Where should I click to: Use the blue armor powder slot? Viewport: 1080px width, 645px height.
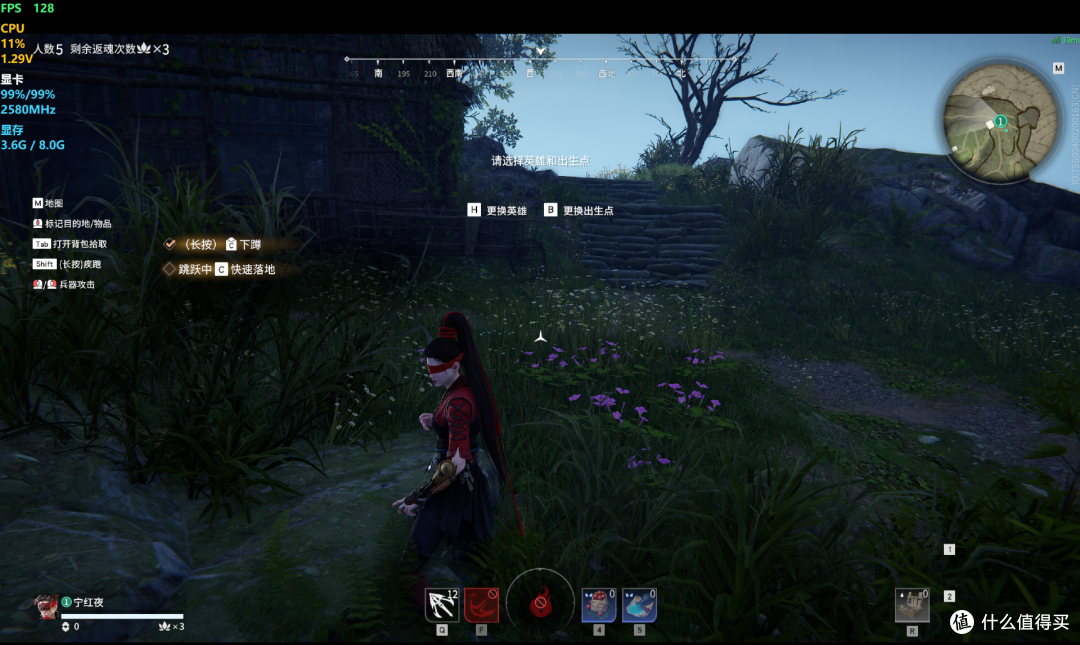639,605
